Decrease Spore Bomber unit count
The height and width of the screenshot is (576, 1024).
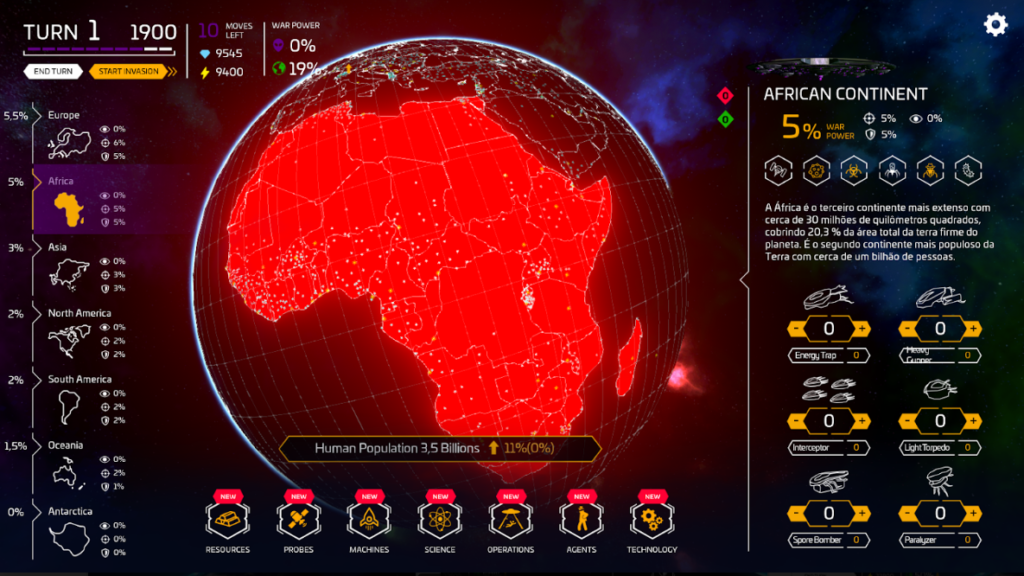(x=796, y=513)
